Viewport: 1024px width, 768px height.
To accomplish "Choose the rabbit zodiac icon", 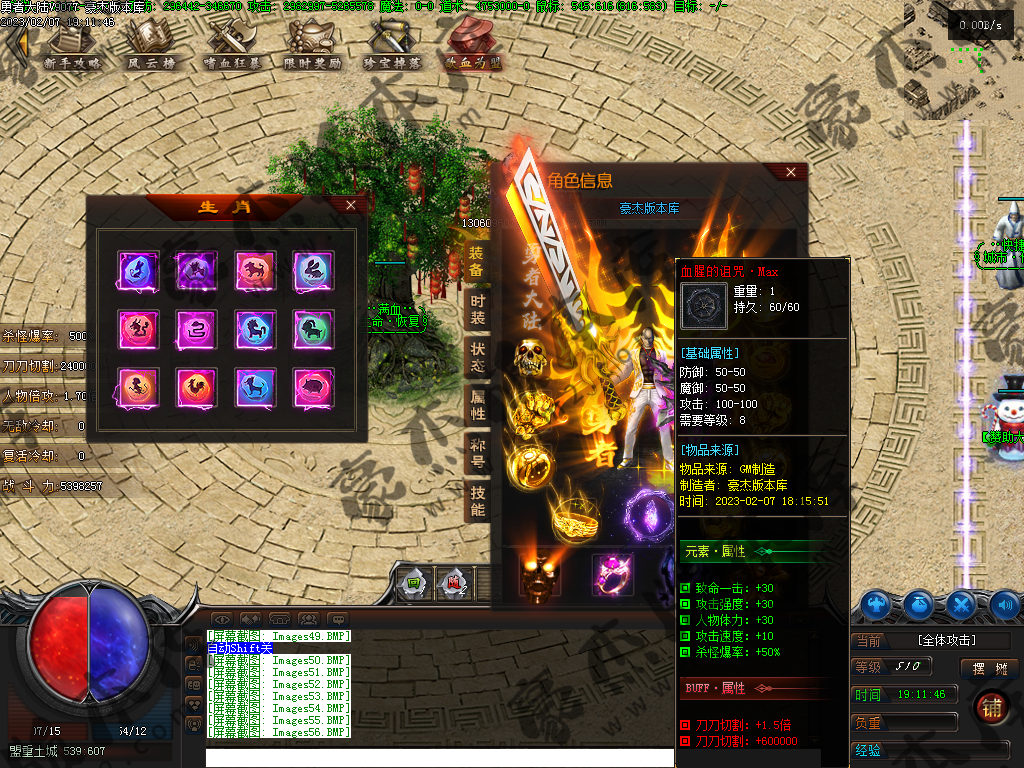I will [312, 269].
